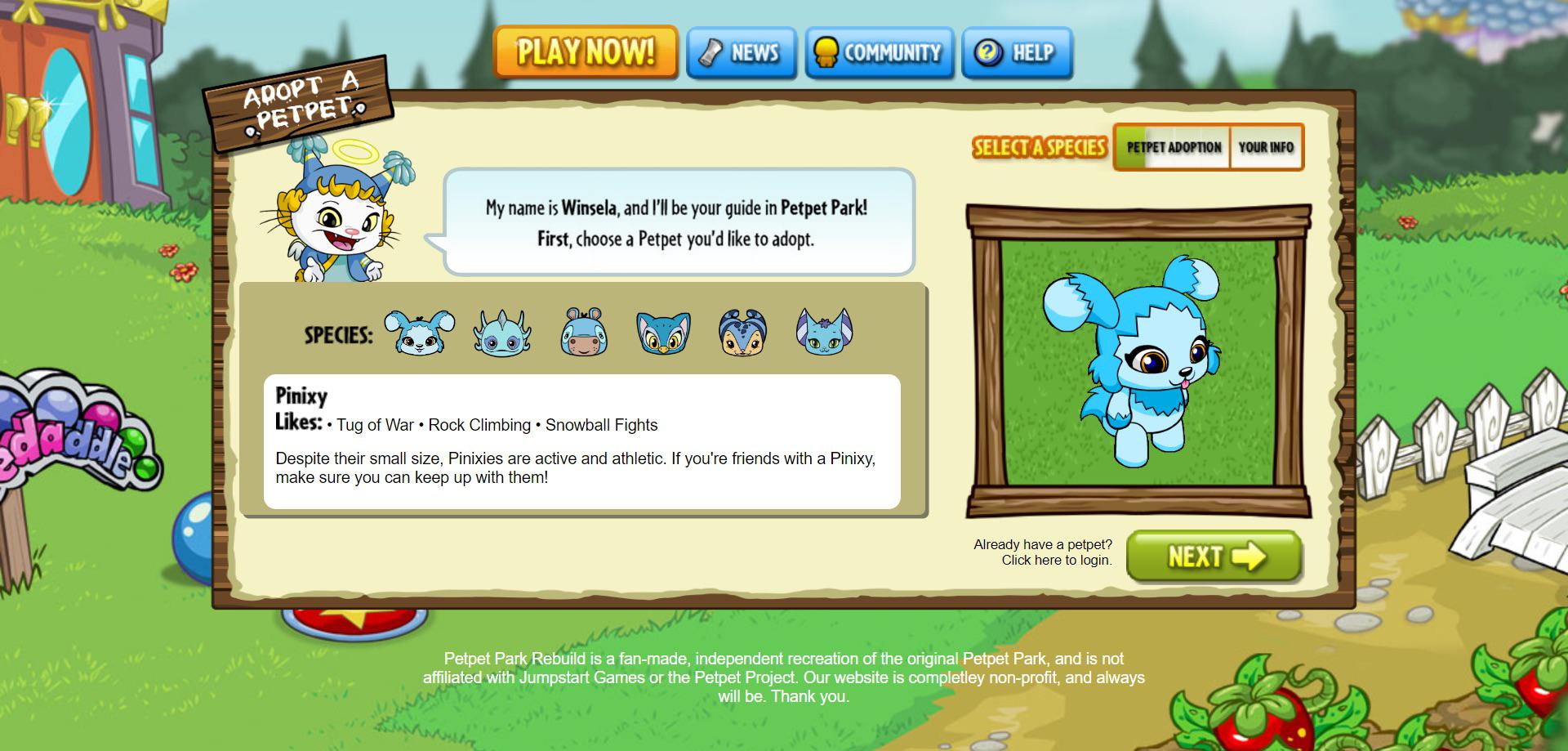This screenshot has width=1568, height=751.
Task: Open the Community page
Action: pyautogui.click(x=879, y=52)
